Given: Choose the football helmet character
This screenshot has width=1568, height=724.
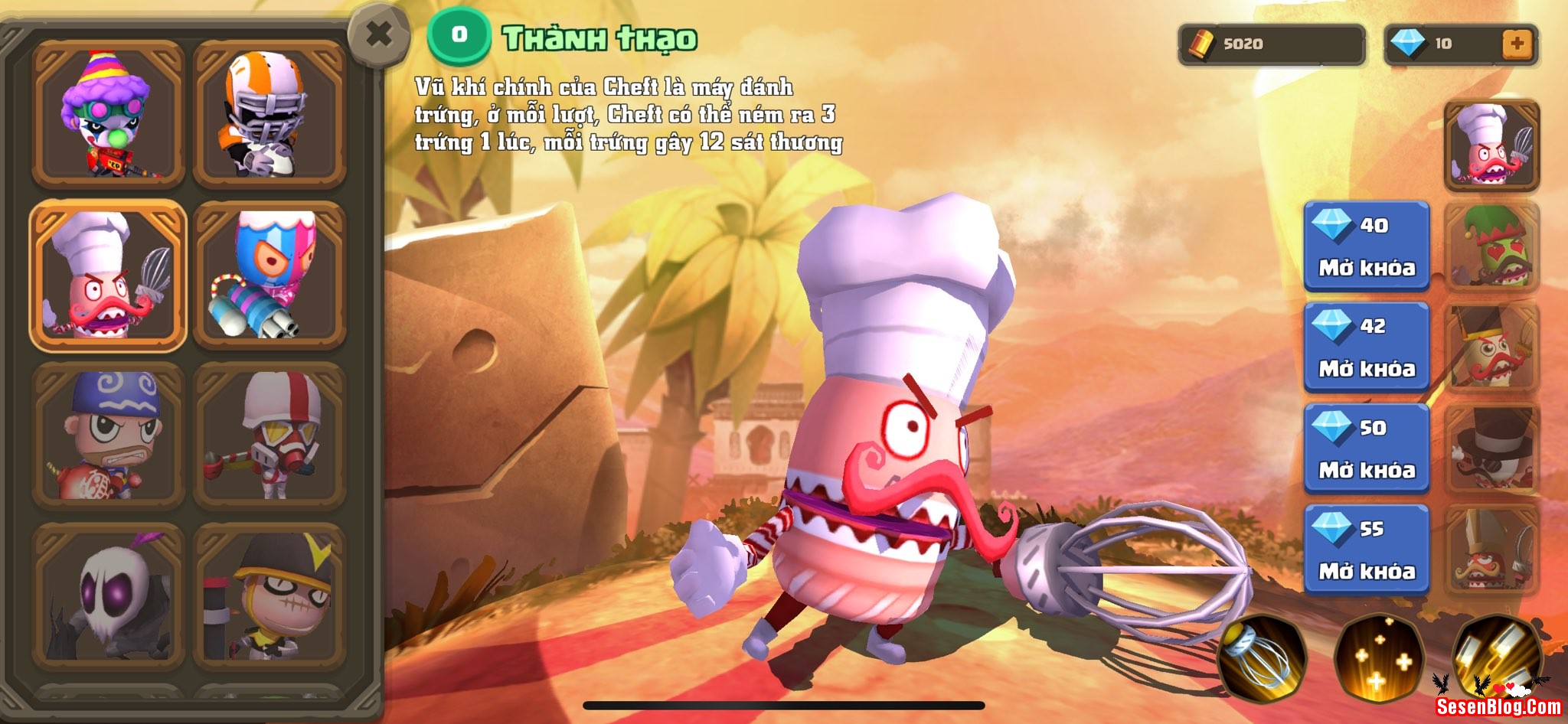Looking at the screenshot, I should 269,114.
